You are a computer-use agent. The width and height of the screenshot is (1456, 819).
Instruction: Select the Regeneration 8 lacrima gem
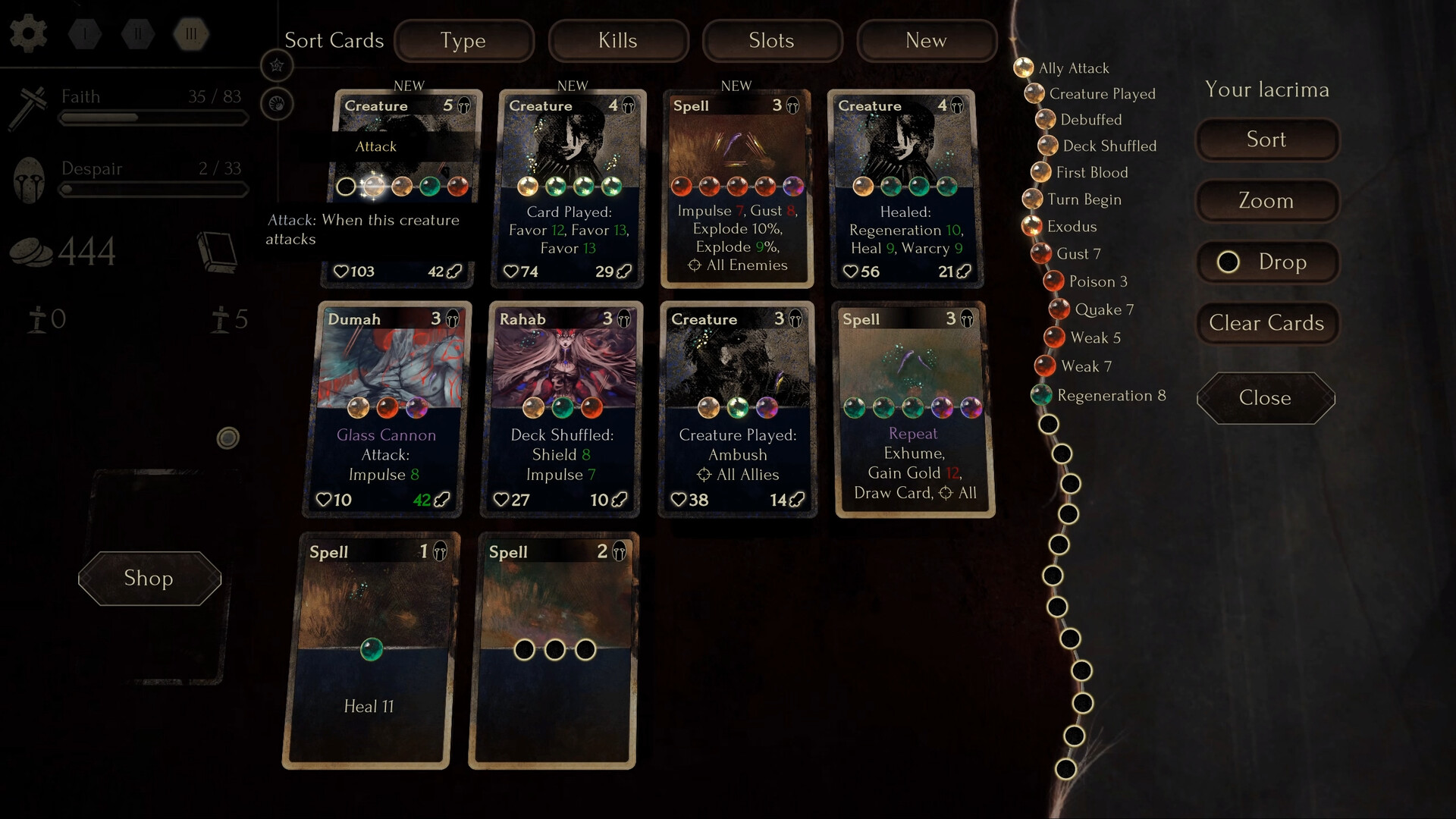point(1042,395)
